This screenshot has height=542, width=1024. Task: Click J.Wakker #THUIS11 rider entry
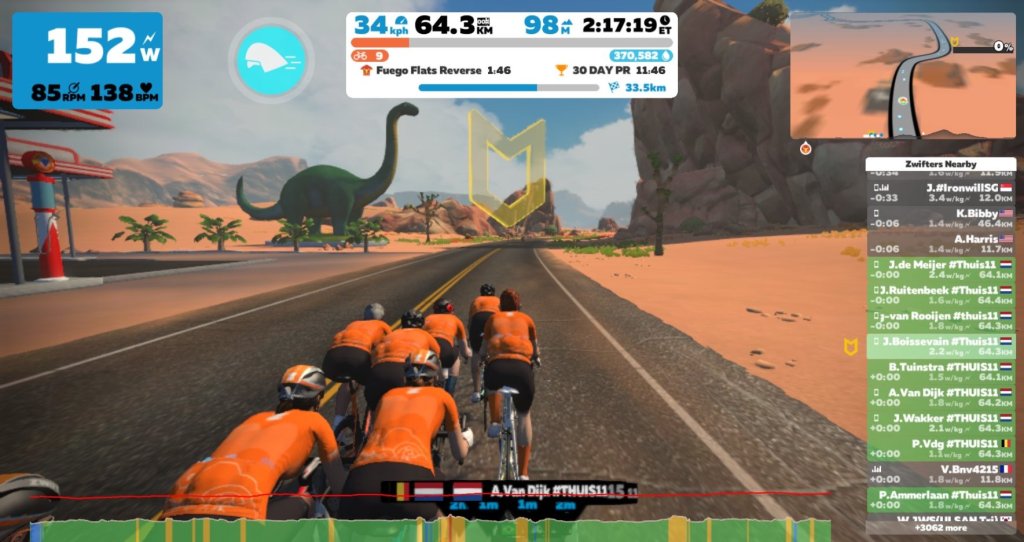(x=941, y=423)
